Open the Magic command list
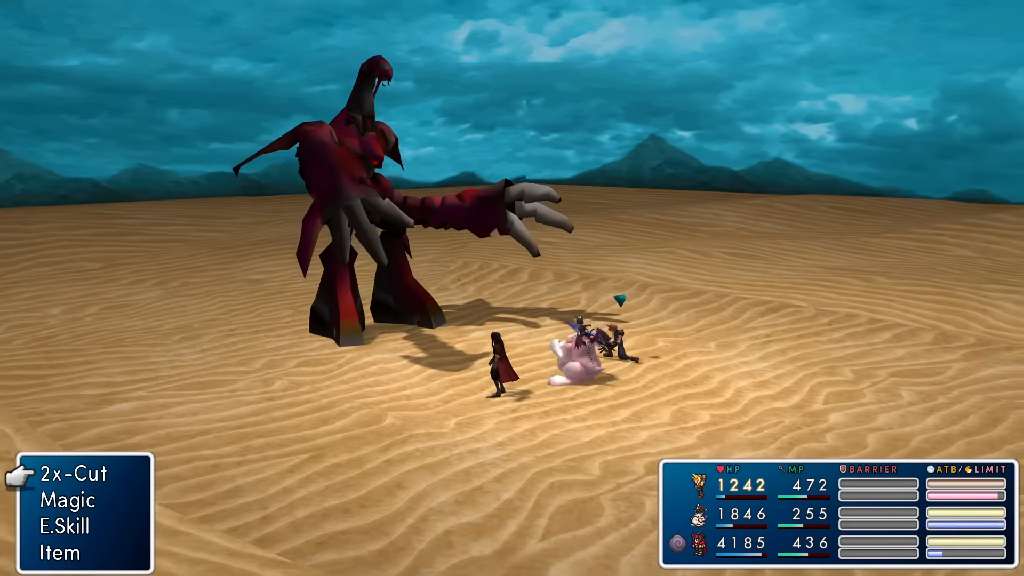Viewport: 1024px width, 576px height. pos(67,500)
